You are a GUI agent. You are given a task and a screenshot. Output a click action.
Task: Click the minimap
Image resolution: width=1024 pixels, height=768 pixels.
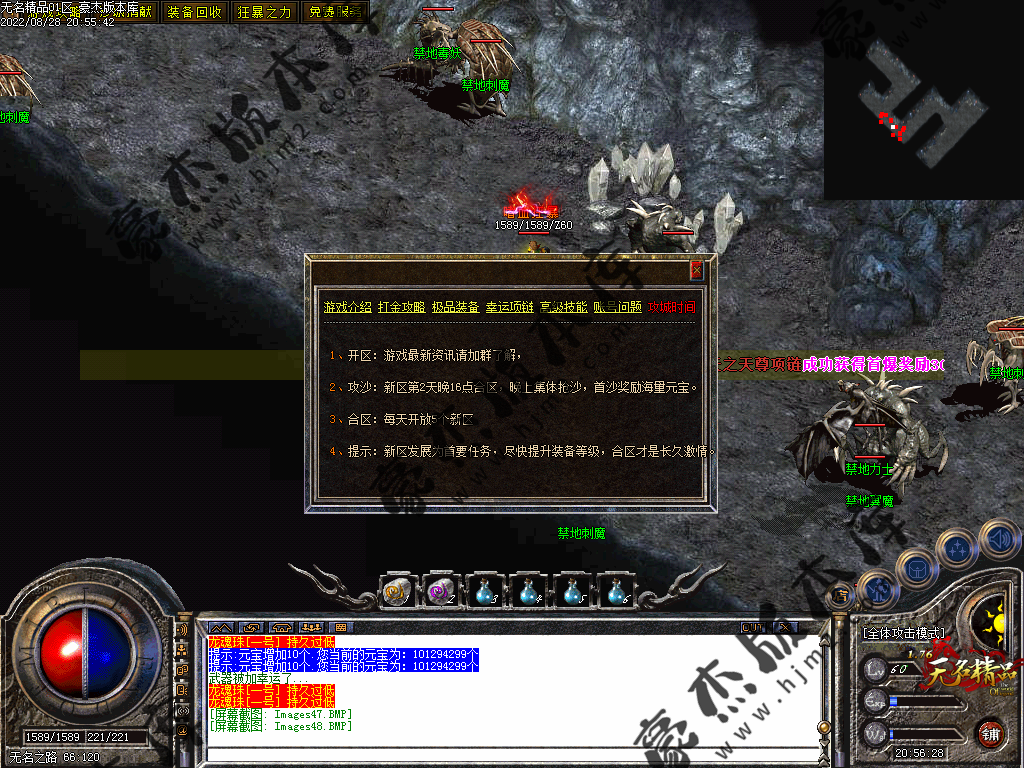(923, 100)
